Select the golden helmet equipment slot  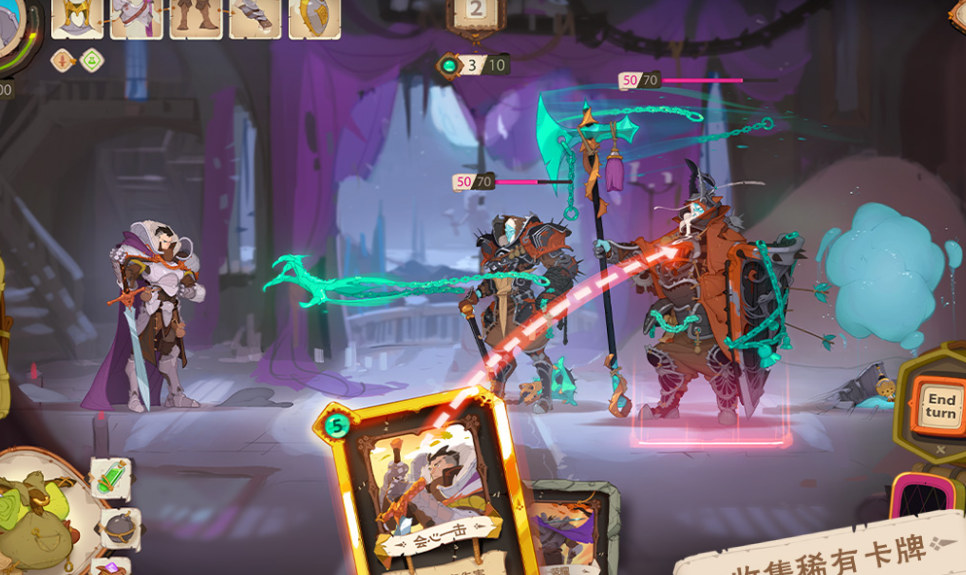pos(77,17)
